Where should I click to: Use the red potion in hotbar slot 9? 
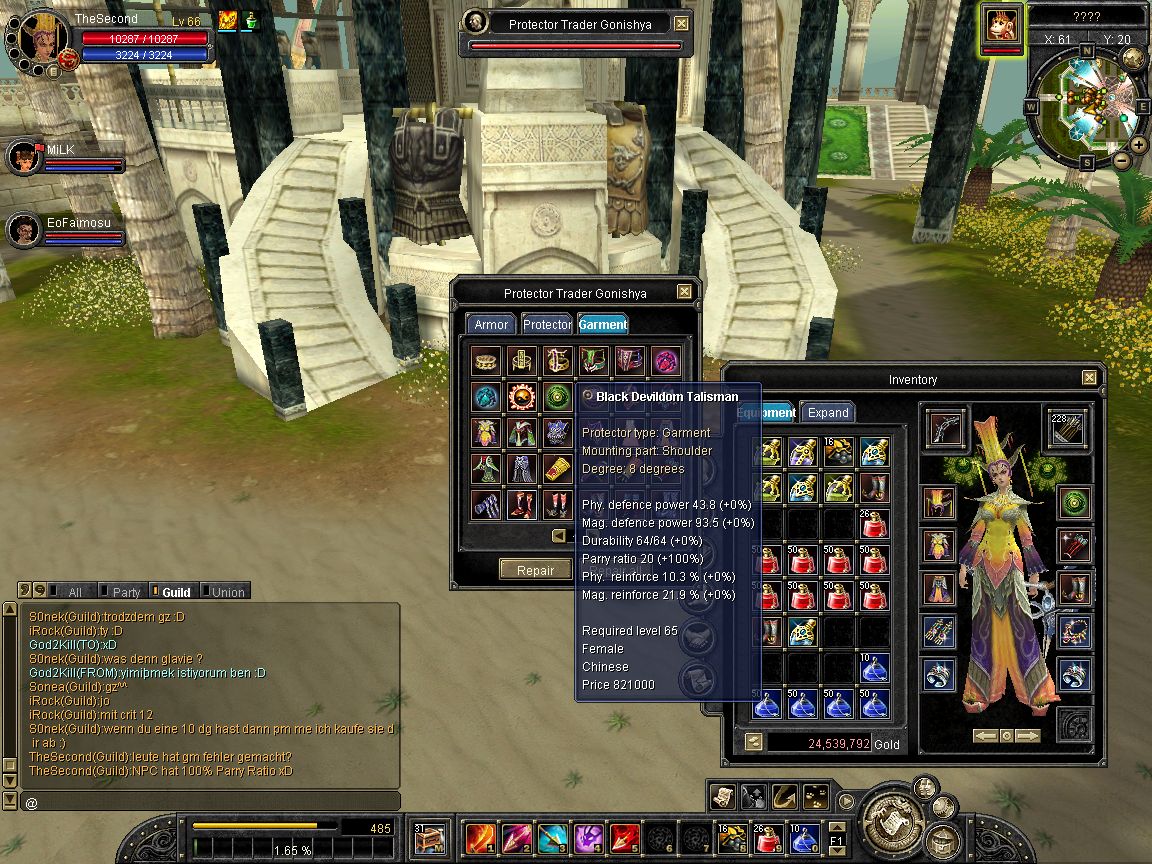coord(768,836)
